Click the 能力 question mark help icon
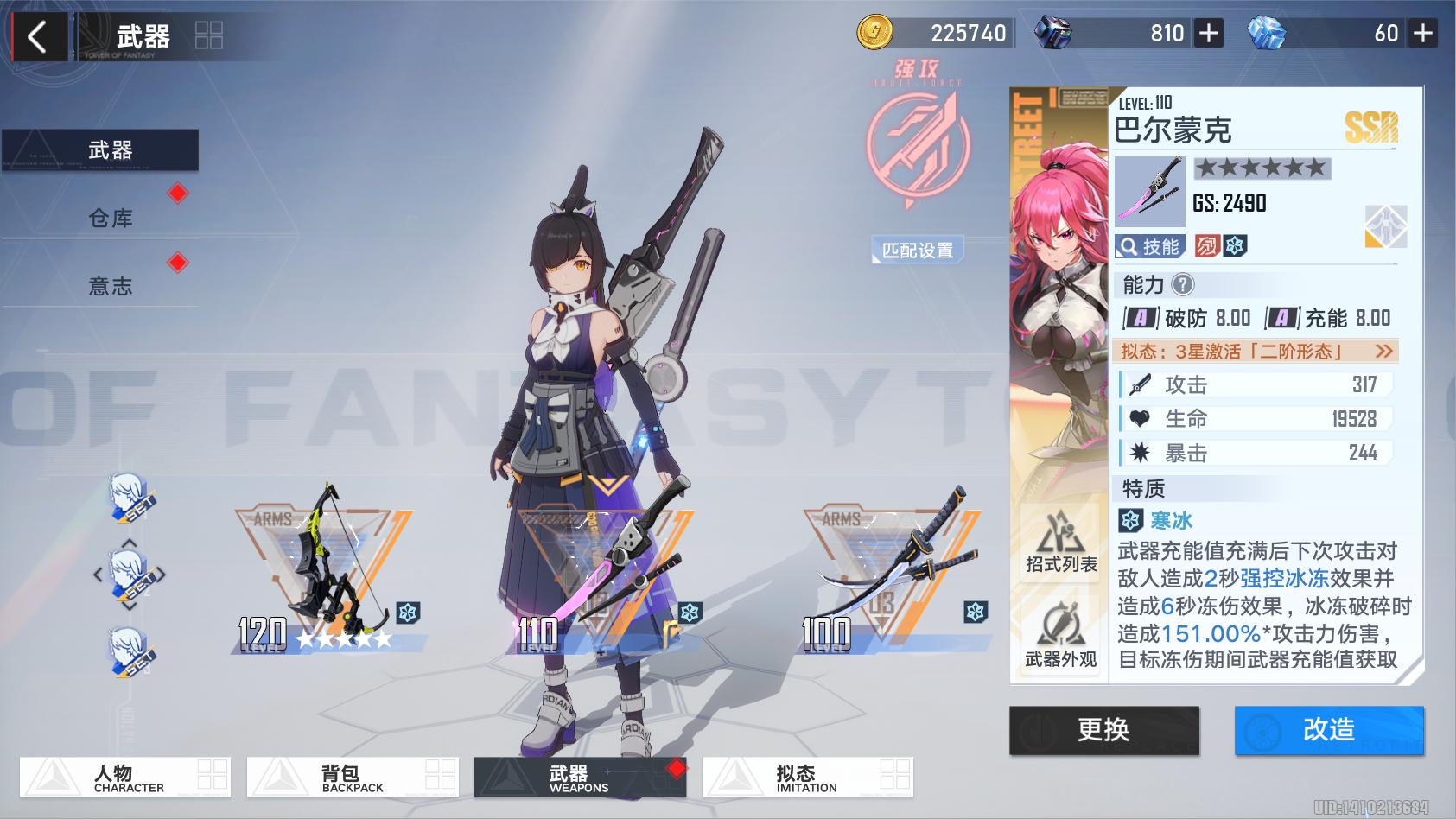 point(1181,285)
